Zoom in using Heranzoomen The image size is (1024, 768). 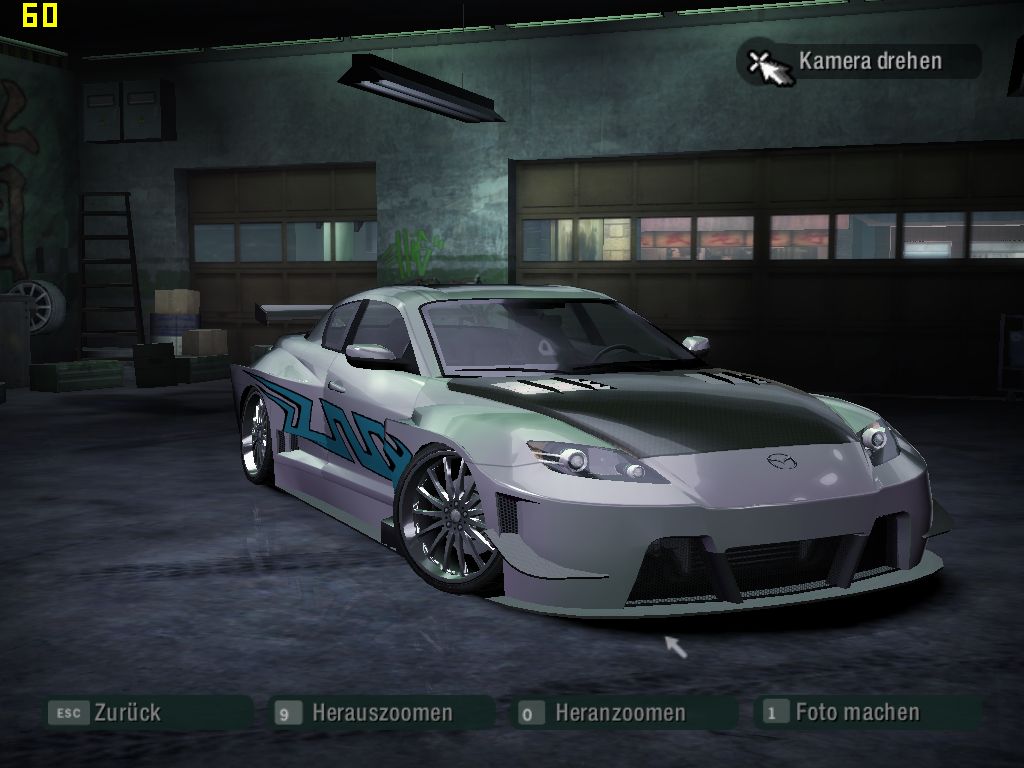coord(620,713)
